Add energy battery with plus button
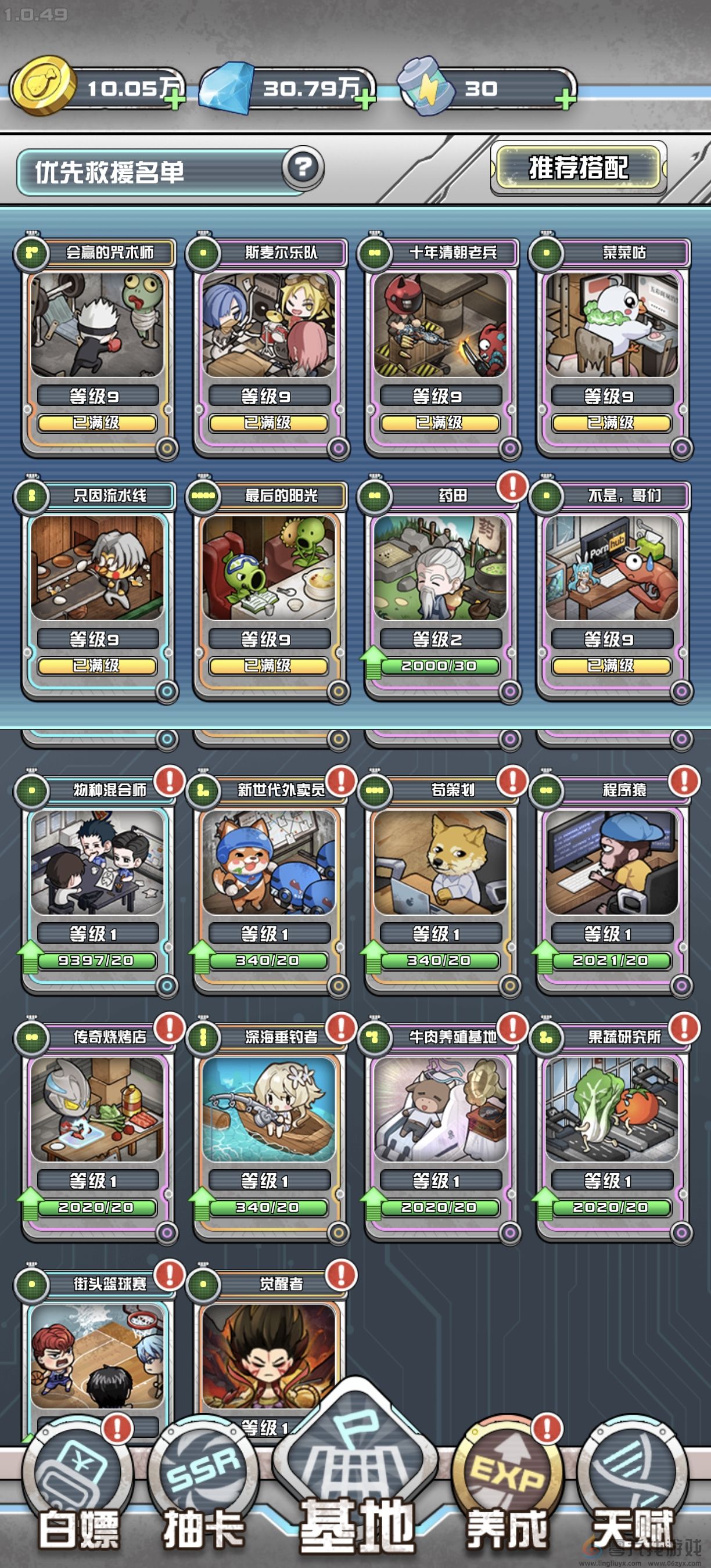Screen dimensions: 711x1568 (x=565, y=99)
